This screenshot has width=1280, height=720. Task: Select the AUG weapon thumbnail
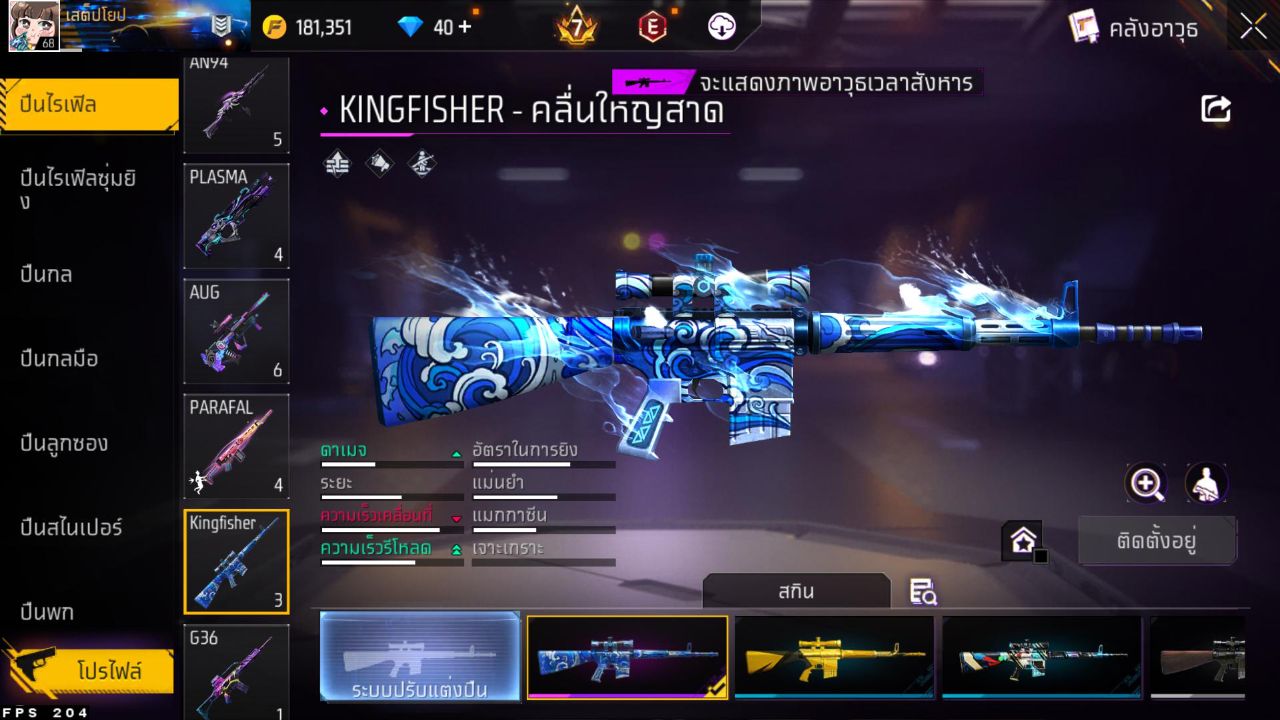coord(236,332)
